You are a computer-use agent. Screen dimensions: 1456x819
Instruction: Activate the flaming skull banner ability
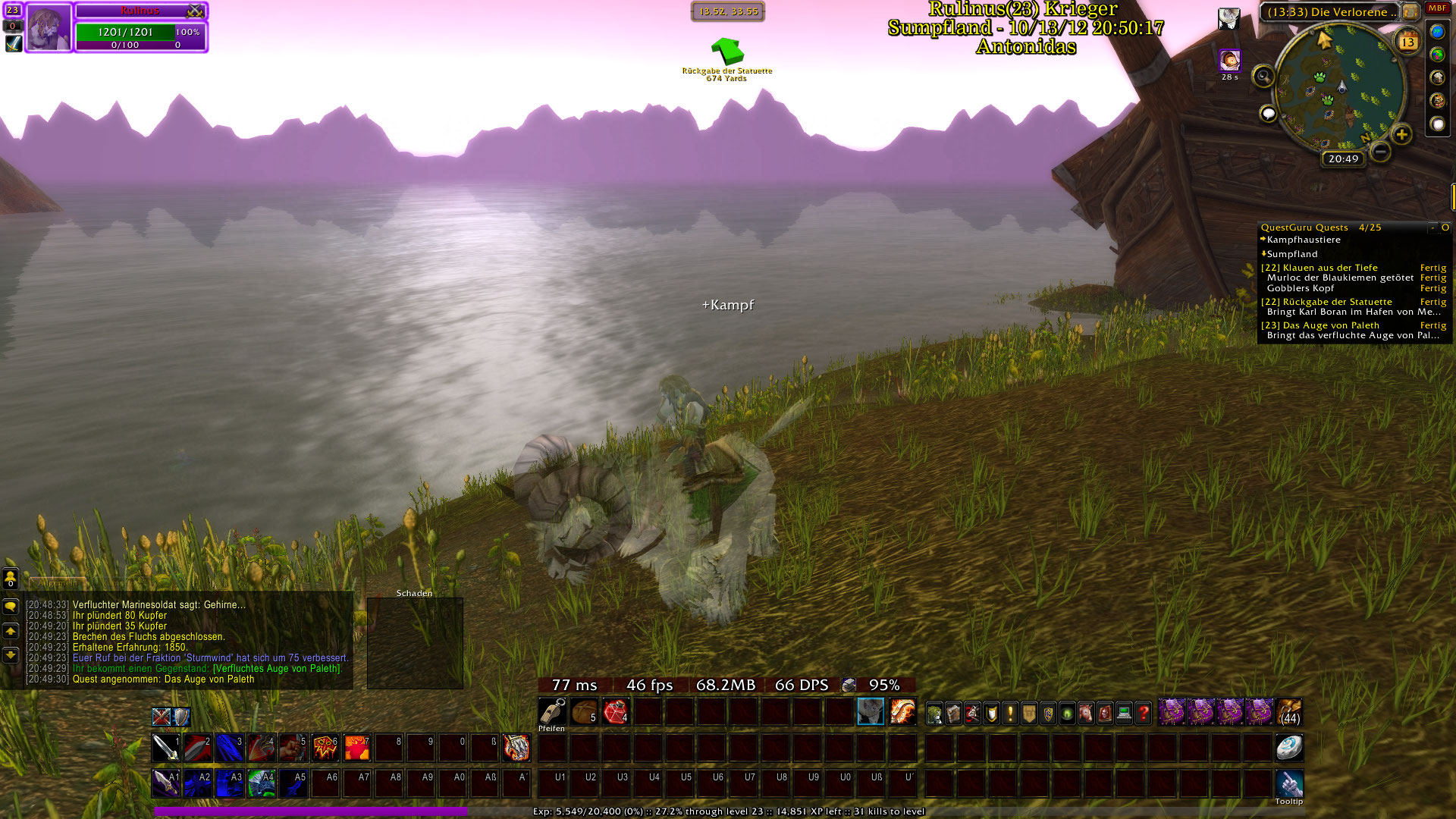[x=325, y=748]
